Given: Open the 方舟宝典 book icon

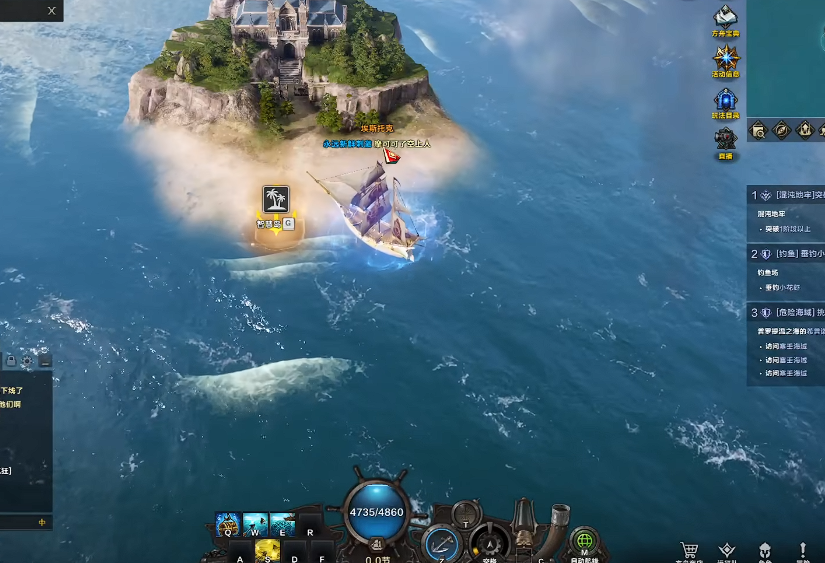Looking at the screenshot, I should [x=725, y=16].
